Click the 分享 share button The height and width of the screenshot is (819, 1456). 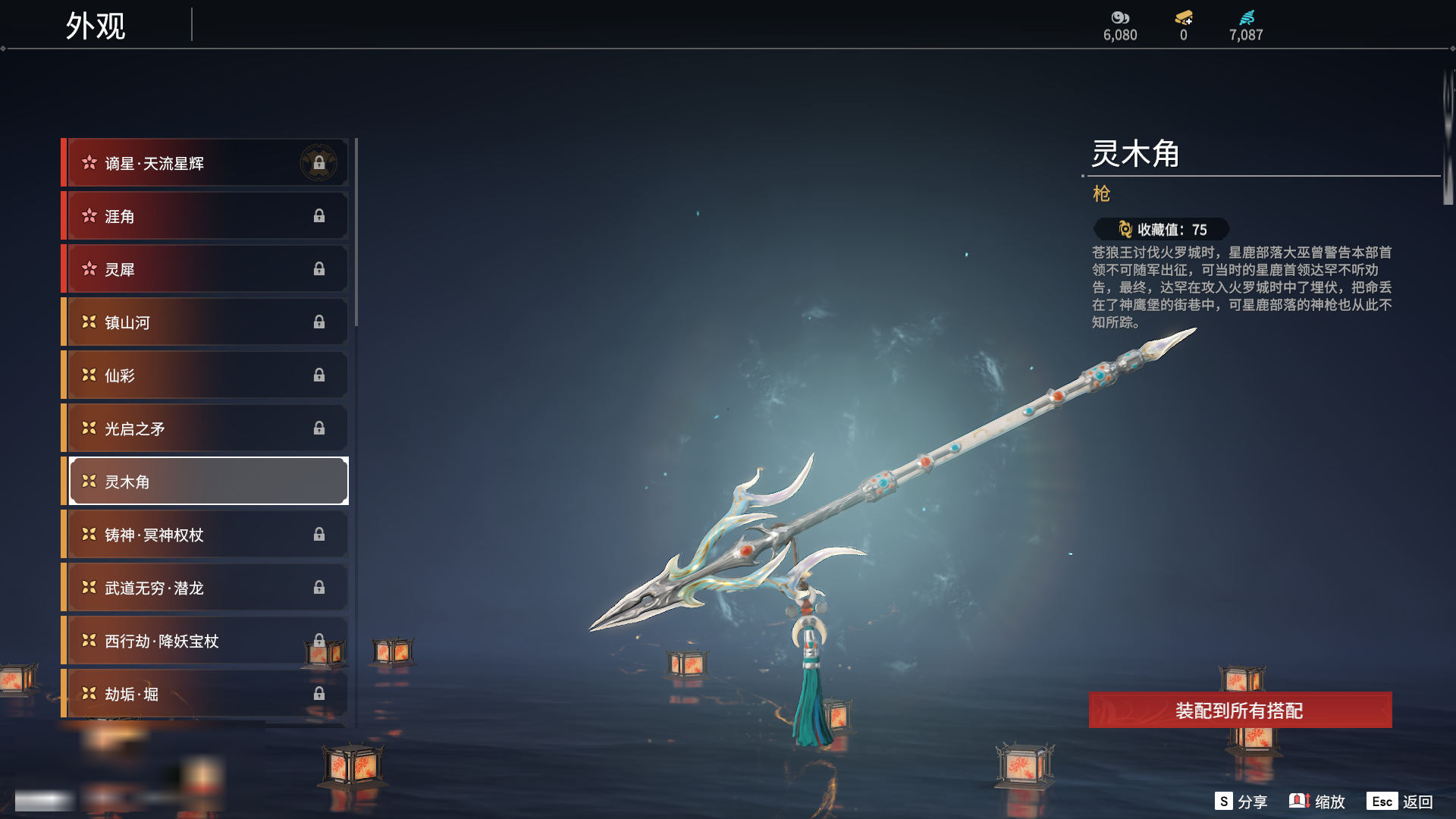click(1241, 802)
